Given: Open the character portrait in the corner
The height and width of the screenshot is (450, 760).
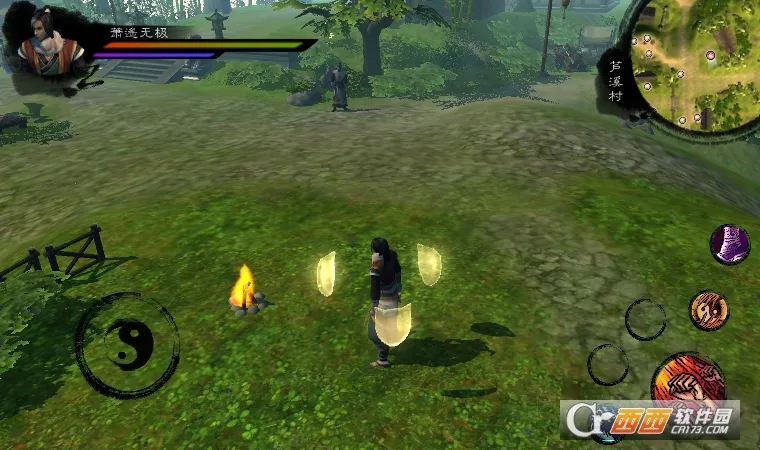Looking at the screenshot, I should point(45,45).
